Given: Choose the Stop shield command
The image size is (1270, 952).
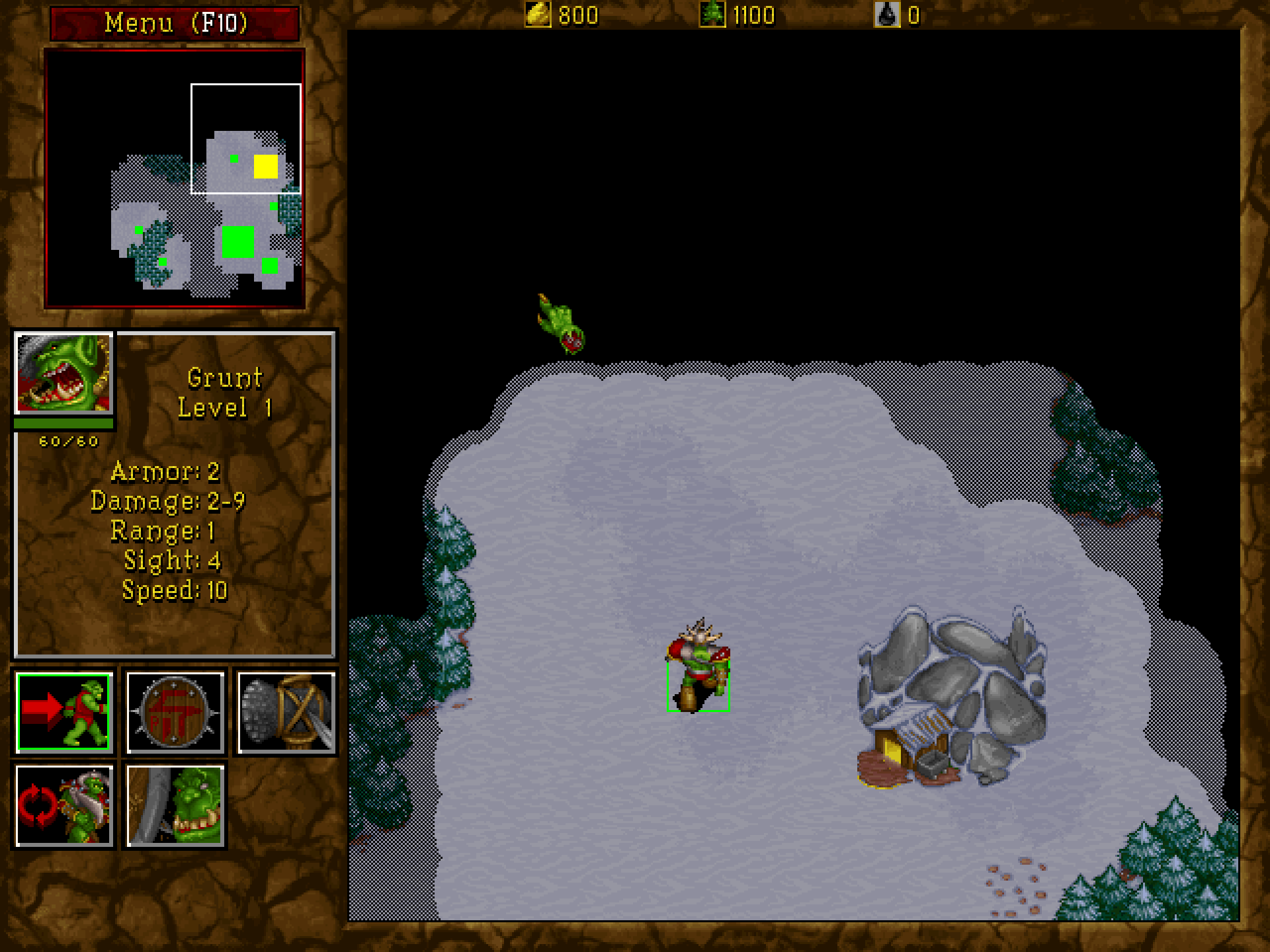Looking at the screenshot, I should [x=175, y=711].
